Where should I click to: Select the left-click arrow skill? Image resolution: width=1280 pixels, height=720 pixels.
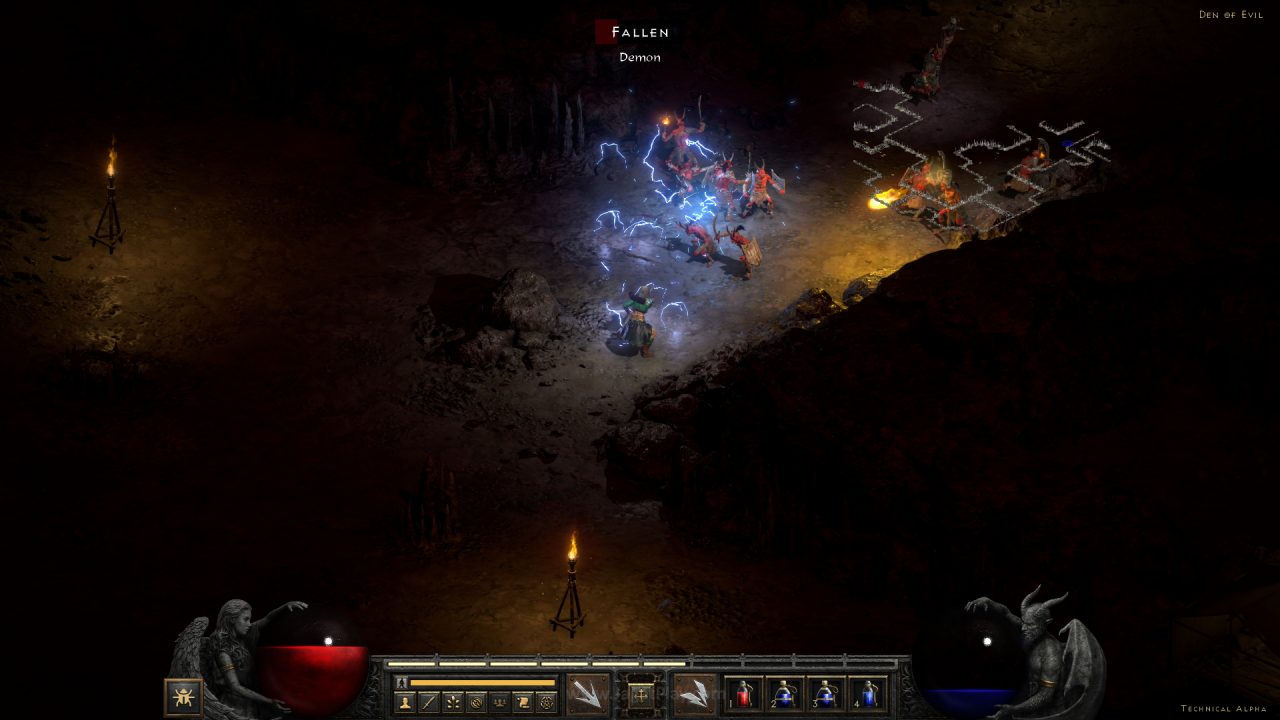(x=587, y=693)
